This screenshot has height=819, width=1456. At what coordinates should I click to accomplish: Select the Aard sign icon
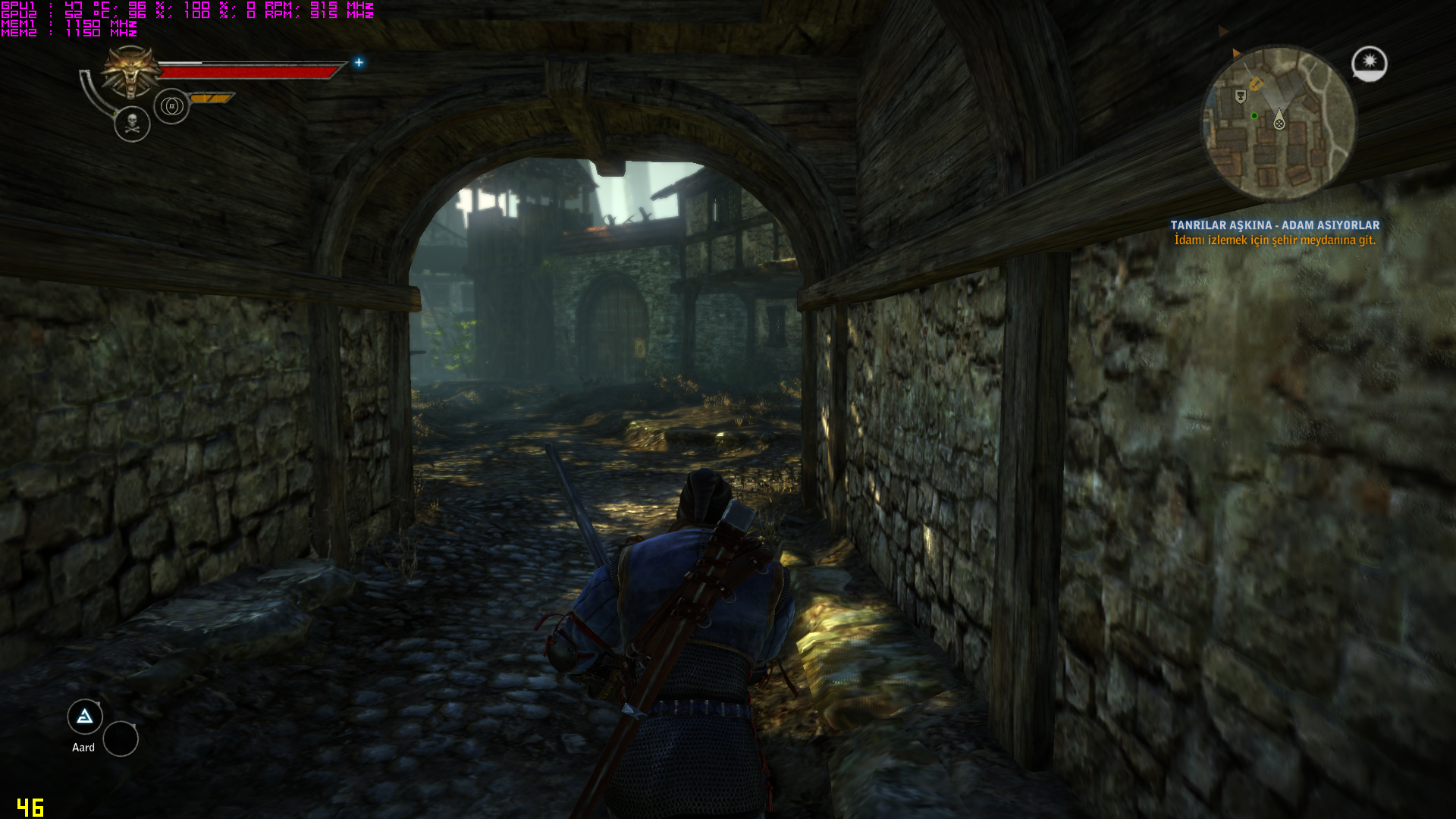pos(85,717)
